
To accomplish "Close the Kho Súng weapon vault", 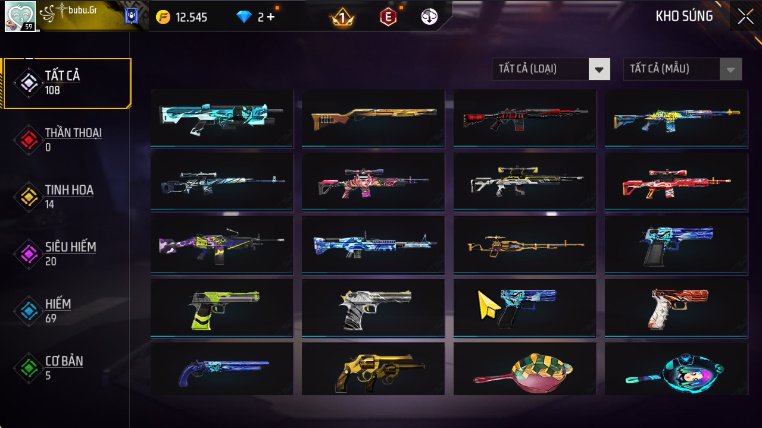I will coord(745,16).
